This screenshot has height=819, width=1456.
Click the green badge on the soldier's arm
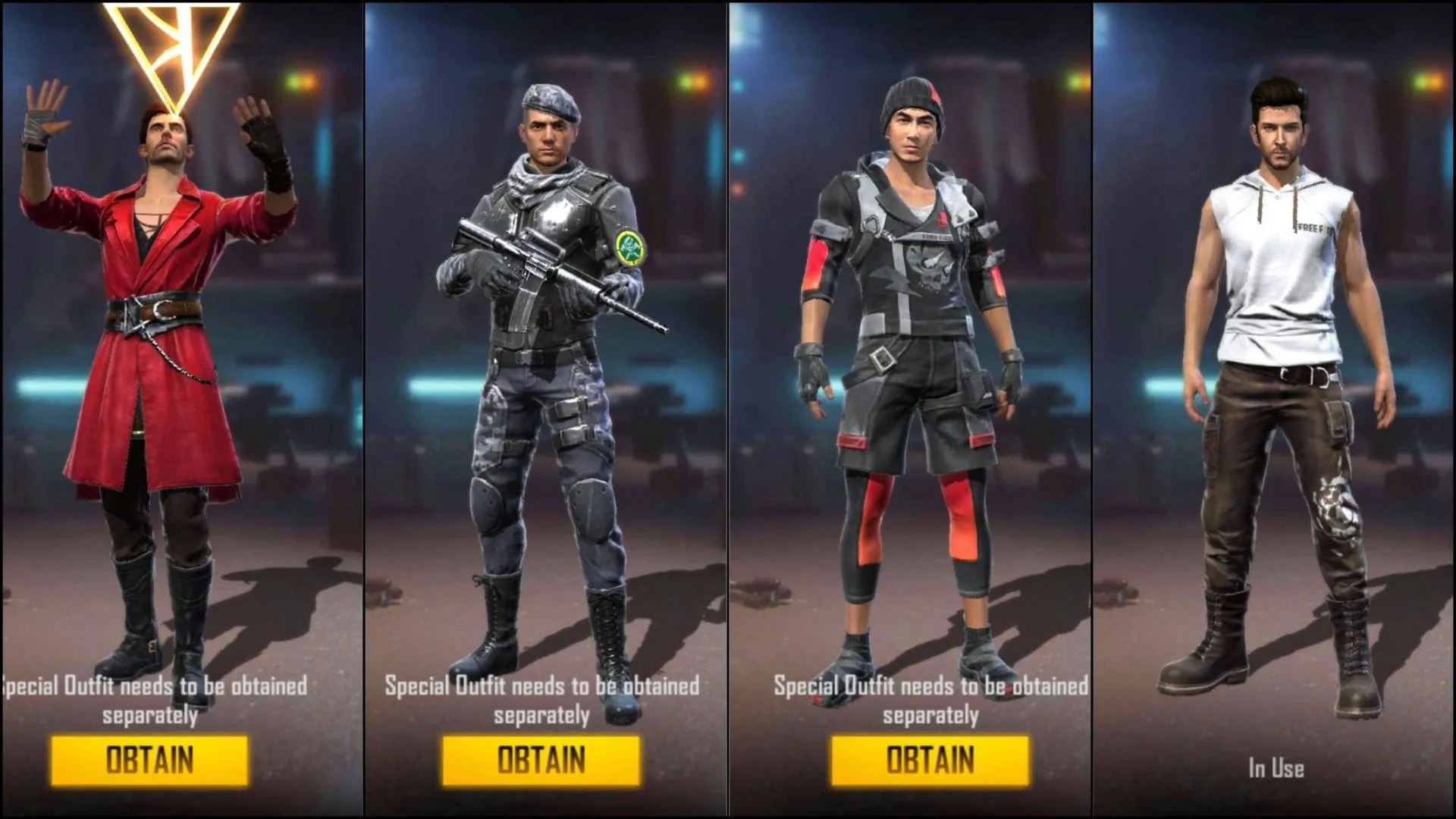[x=629, y=246]
